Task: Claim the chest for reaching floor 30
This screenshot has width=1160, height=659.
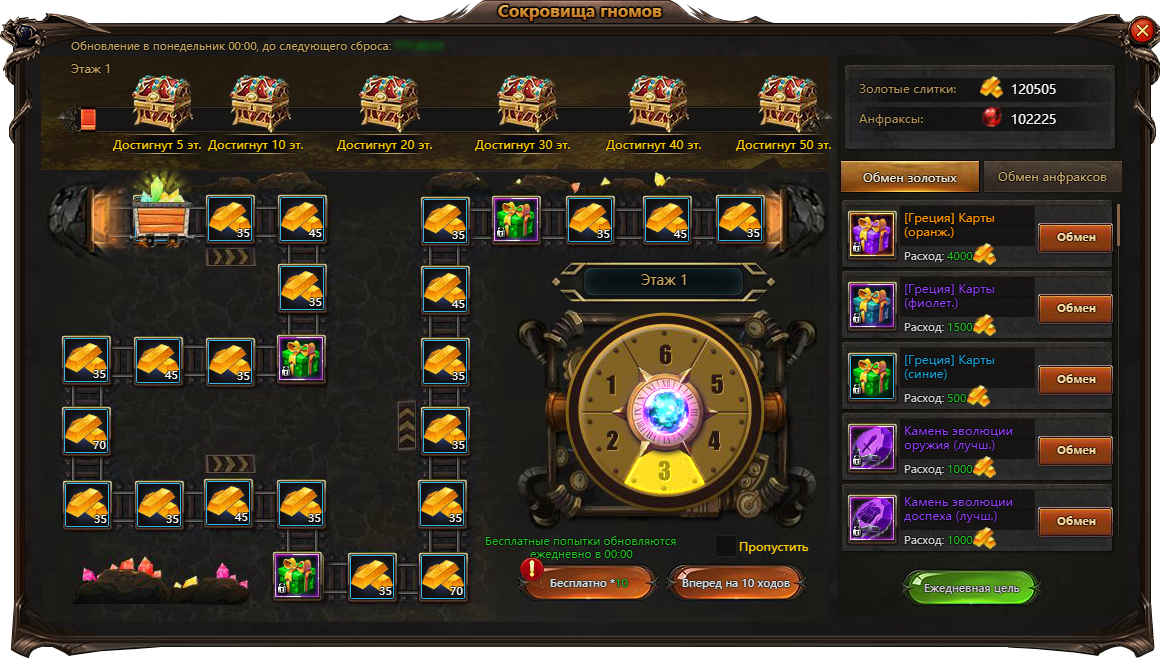Action: point(527,103)
